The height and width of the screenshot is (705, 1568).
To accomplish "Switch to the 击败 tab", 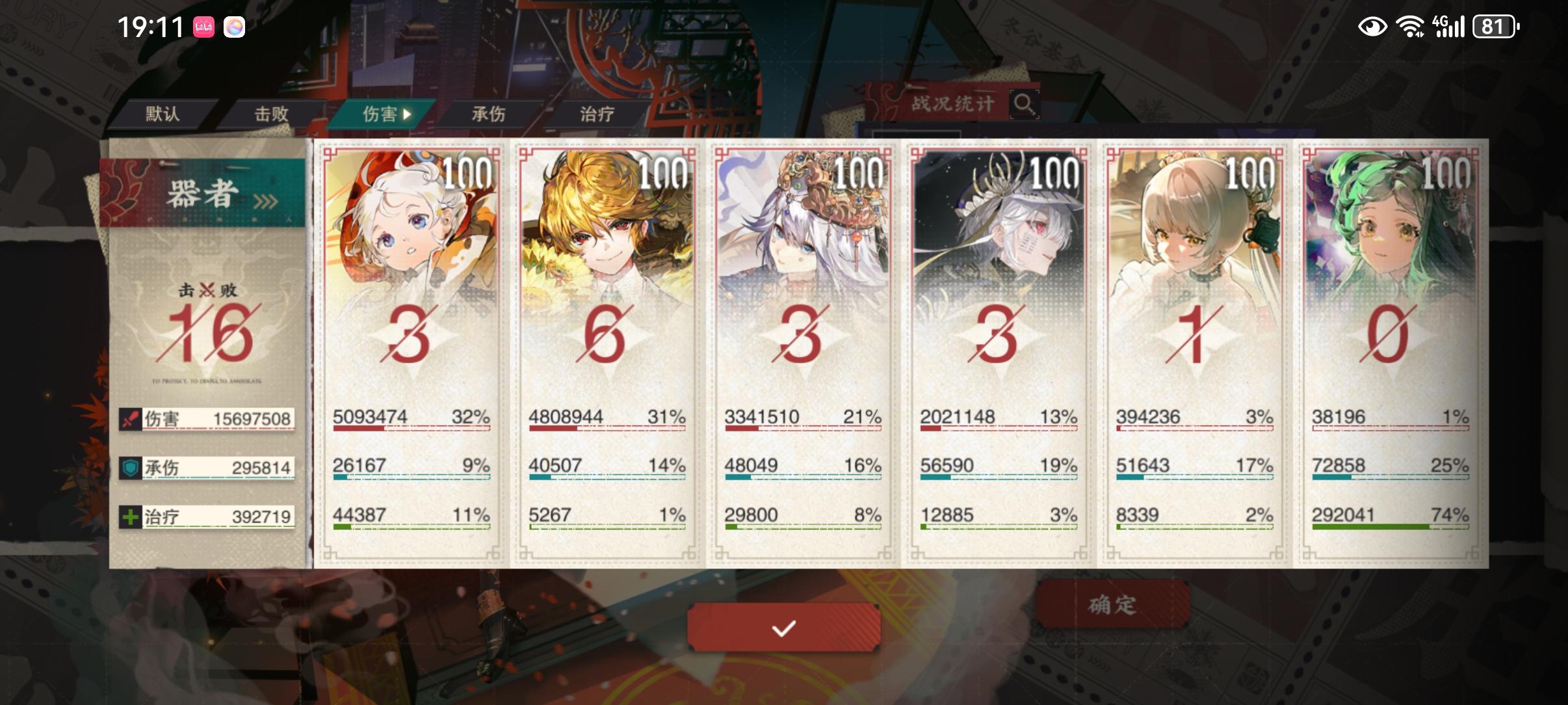I will [x=273, y=114].
